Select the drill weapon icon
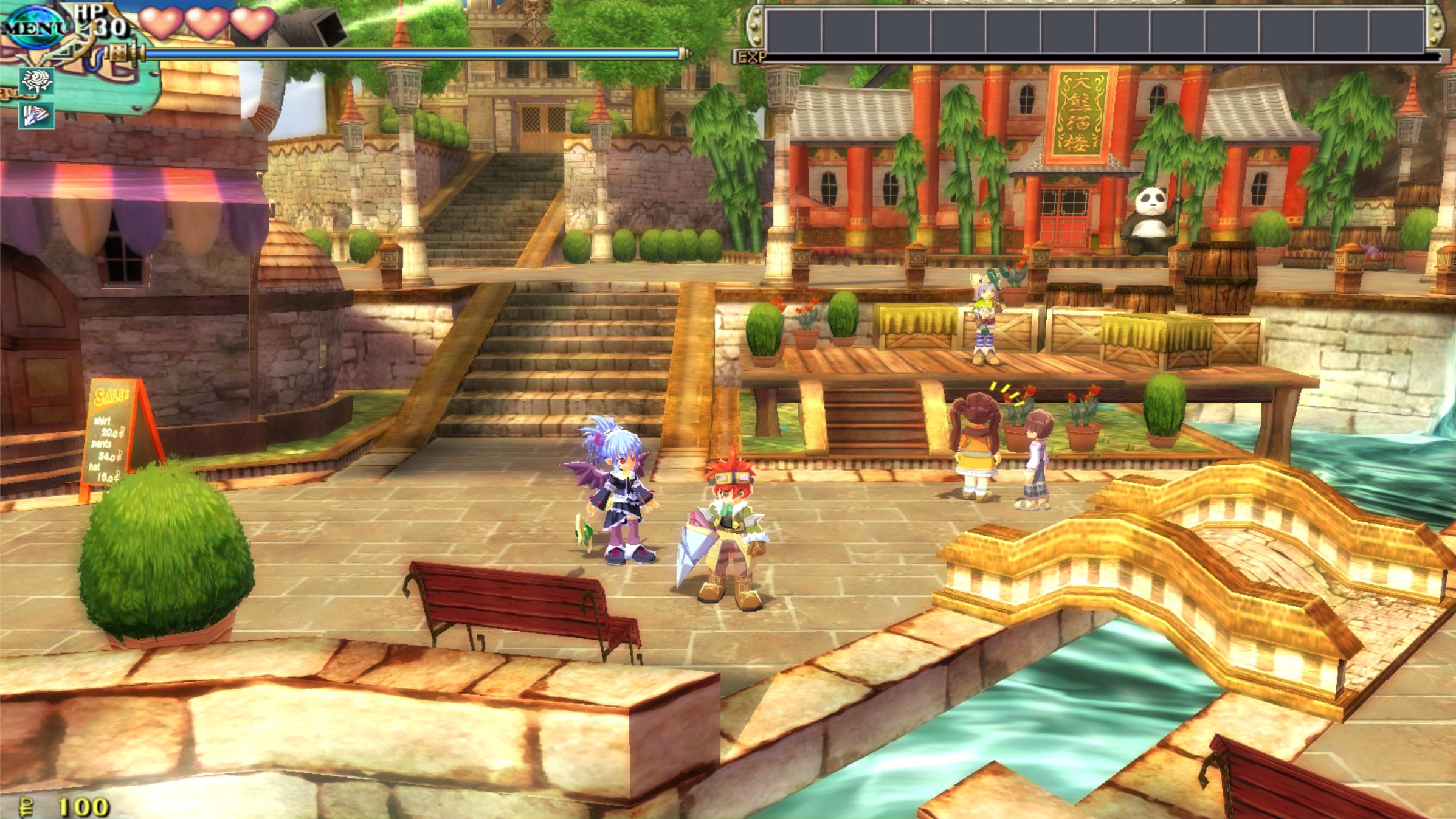Viewport: 1456px width, 819px height. [37, 116]
